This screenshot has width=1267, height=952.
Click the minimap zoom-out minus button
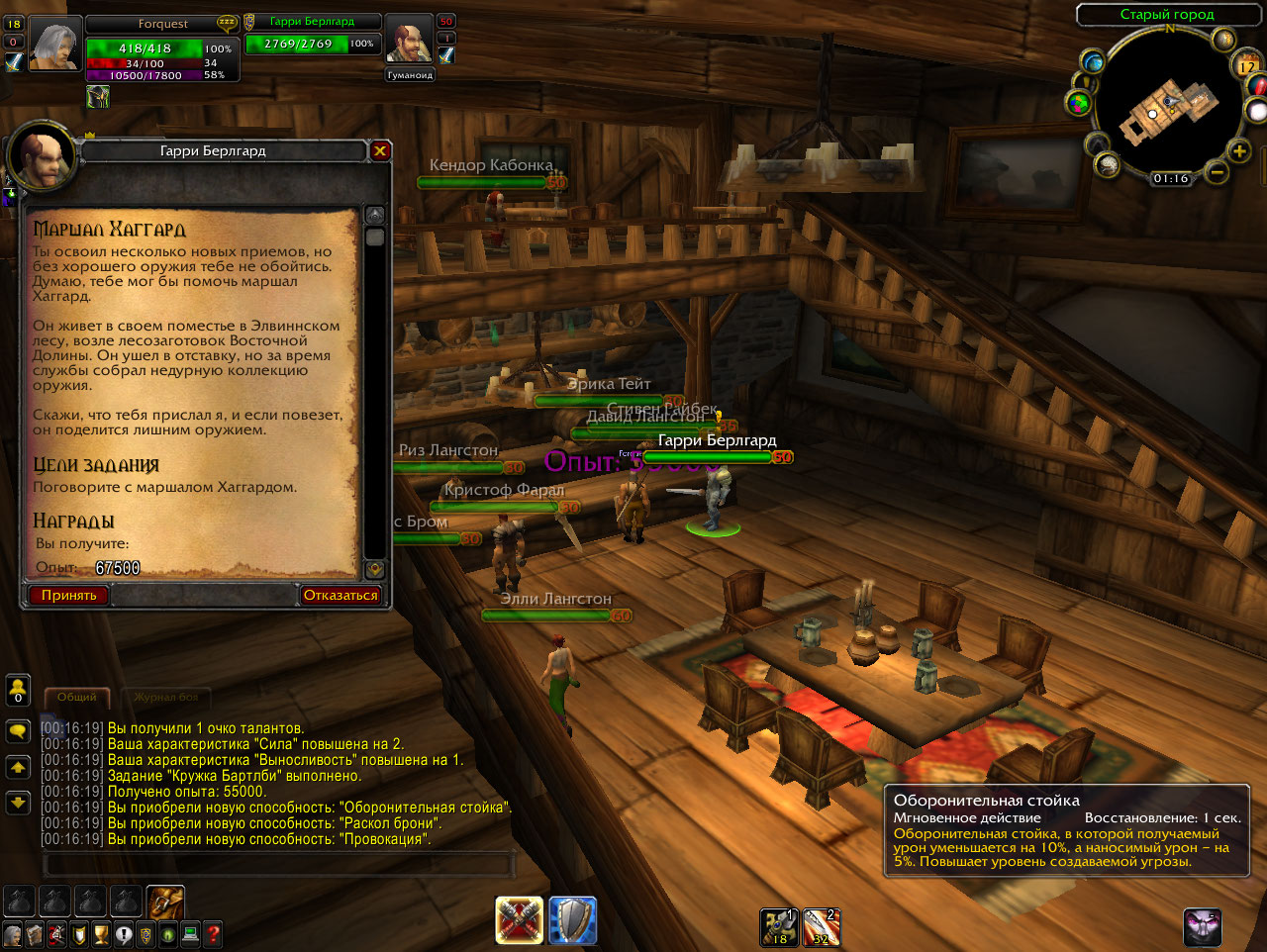pyautogui.click(x=1218, y=173)
